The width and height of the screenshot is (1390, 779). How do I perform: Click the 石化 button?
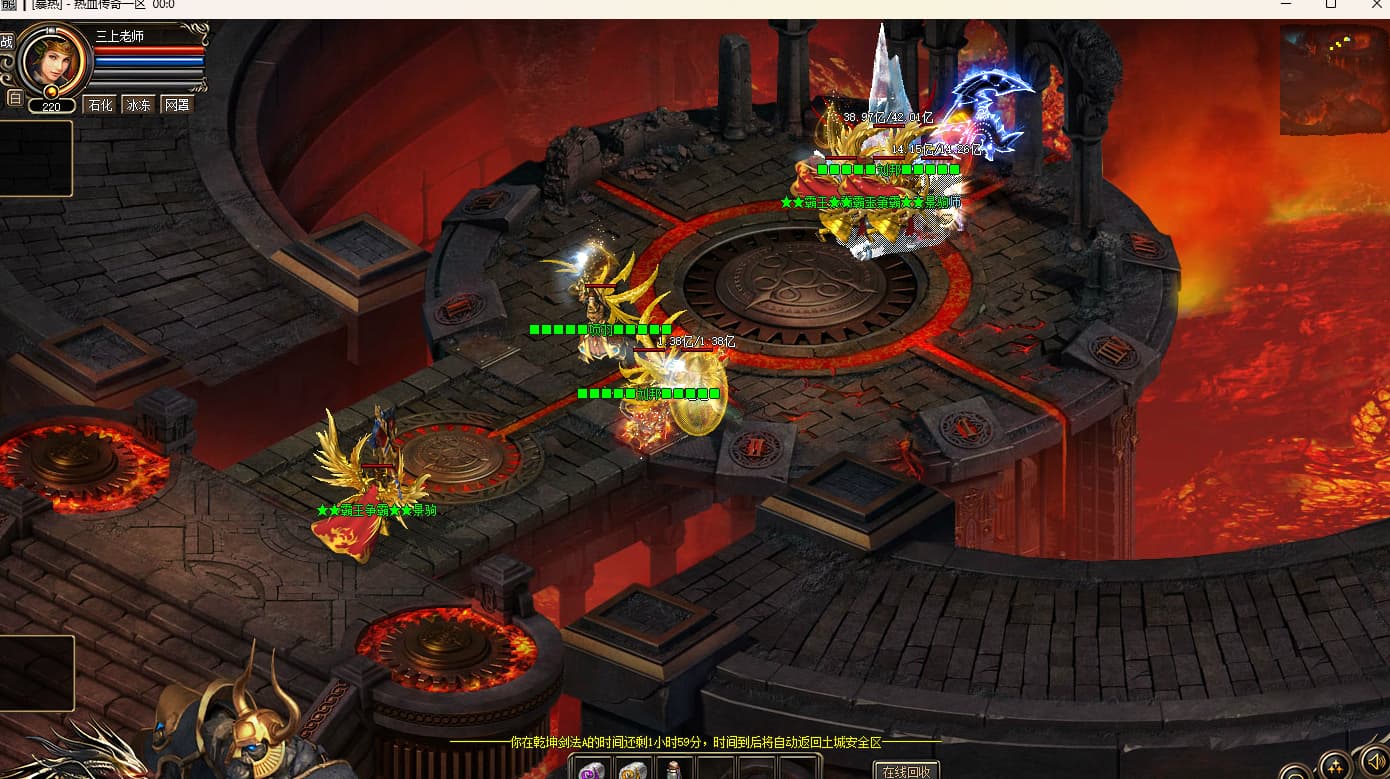coord(100,105)
